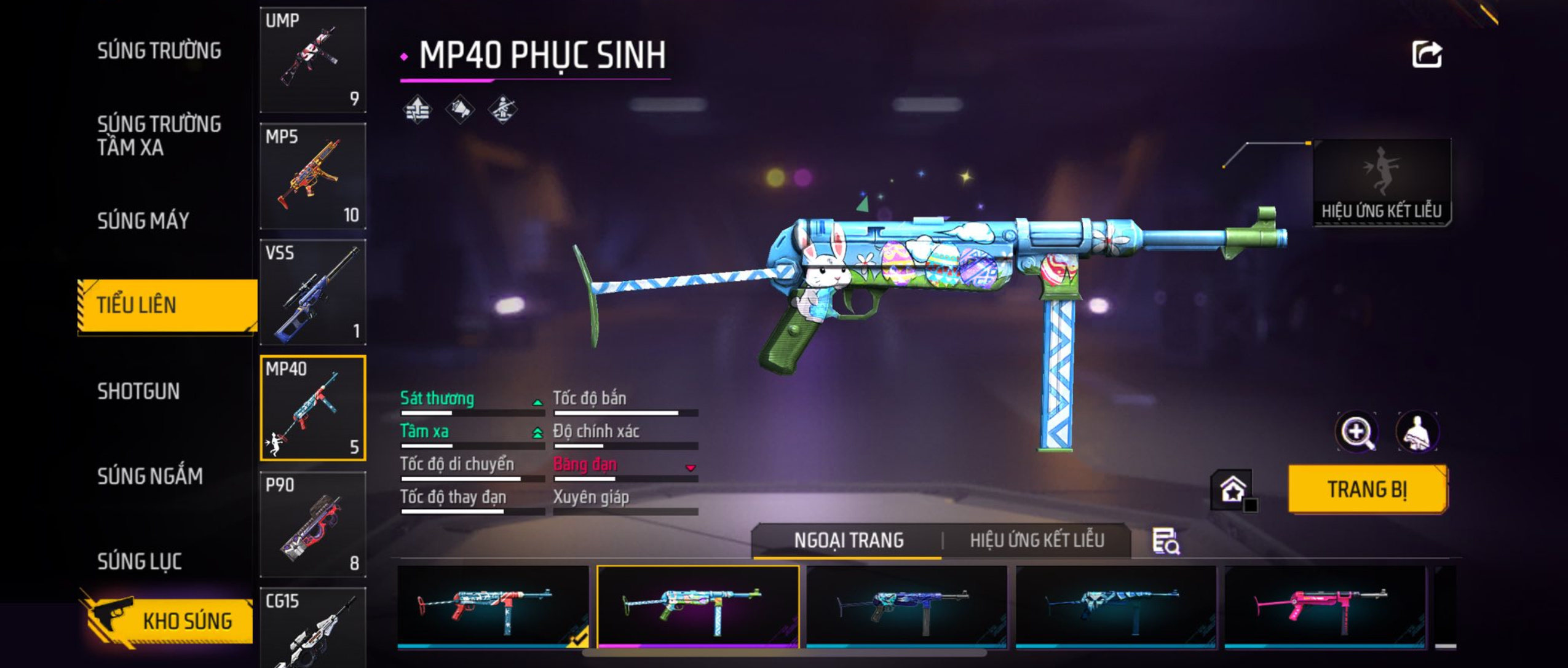This screenshot has width=1568, height=668.
Task: Select the MP5 weapon tile
Action: [x=313, y=176]
